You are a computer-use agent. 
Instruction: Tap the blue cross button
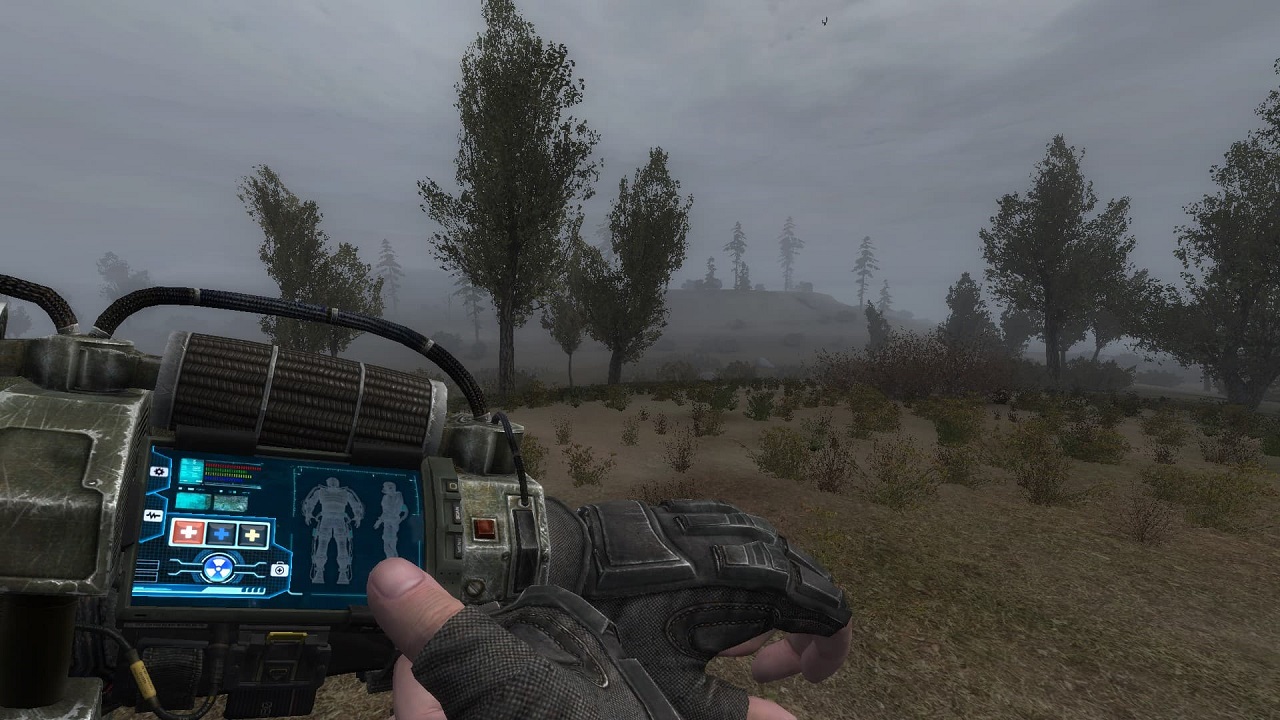pos(222,533)
